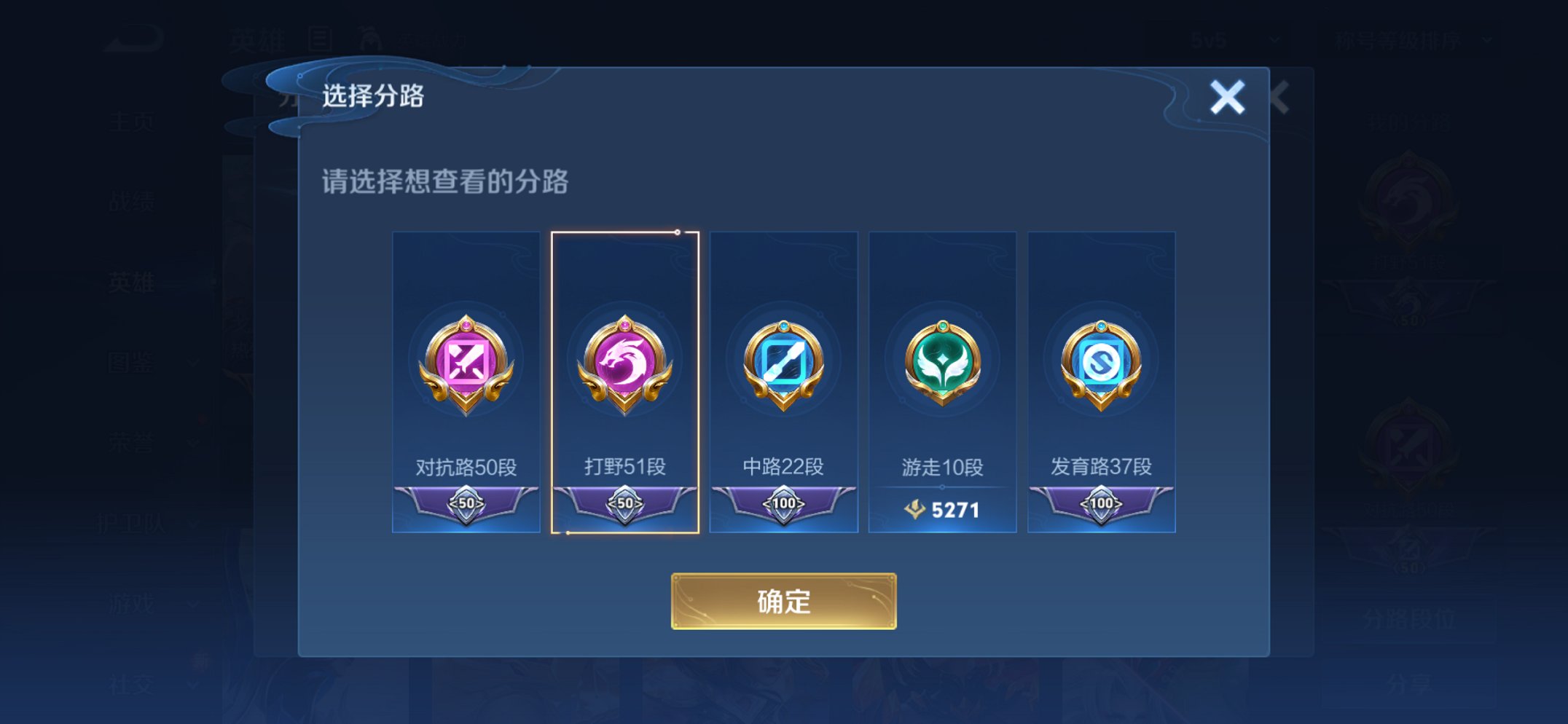The image size is (1568, 724).
Task: Click the cloud back icon at top left
Action: [138, 33]
